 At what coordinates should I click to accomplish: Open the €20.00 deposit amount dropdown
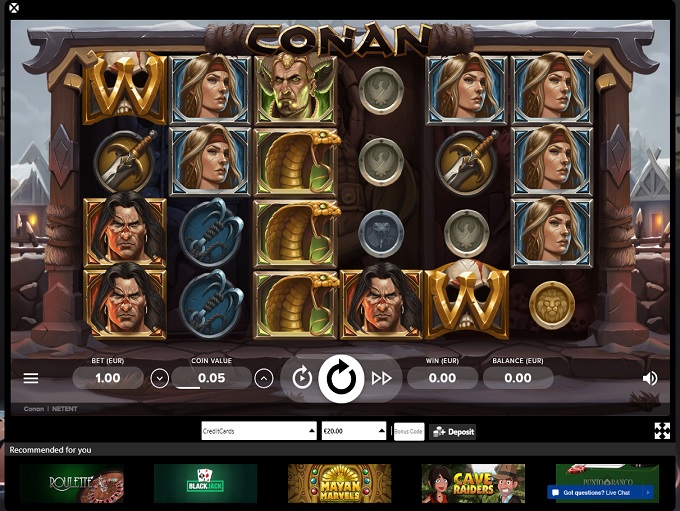[353, 431]
